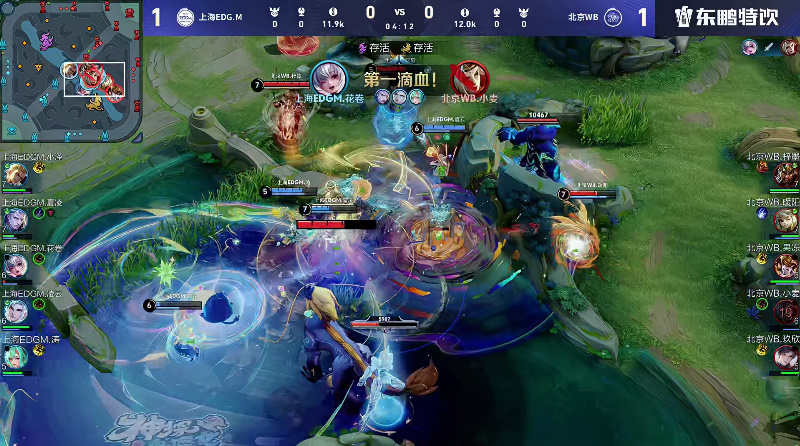The width and height of the screenshot is (800, 446).
Task: Select the top EDG.M player portrait
Action: point(15,175)
